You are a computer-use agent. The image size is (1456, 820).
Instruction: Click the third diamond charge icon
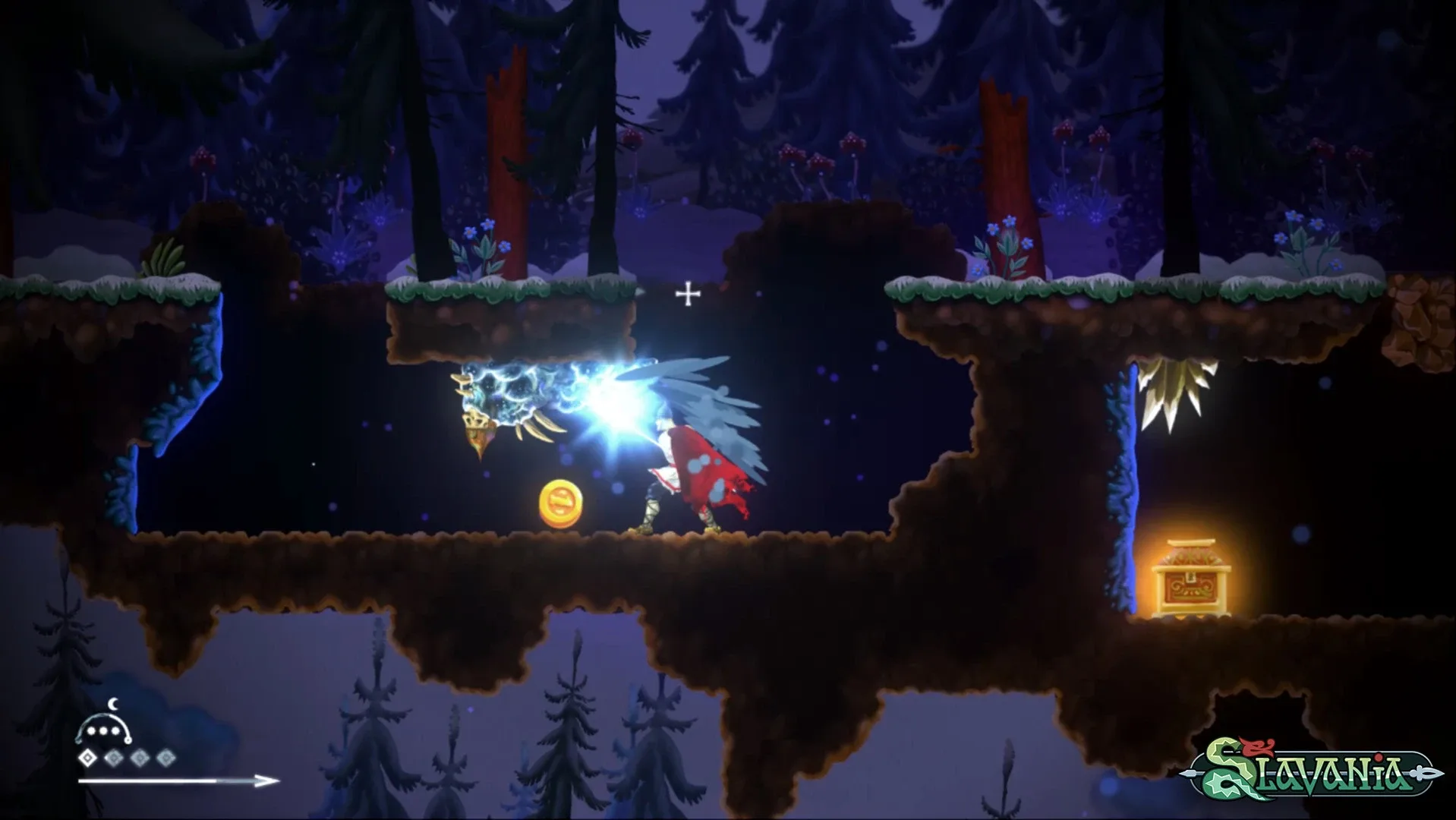[x=140, y=758]
